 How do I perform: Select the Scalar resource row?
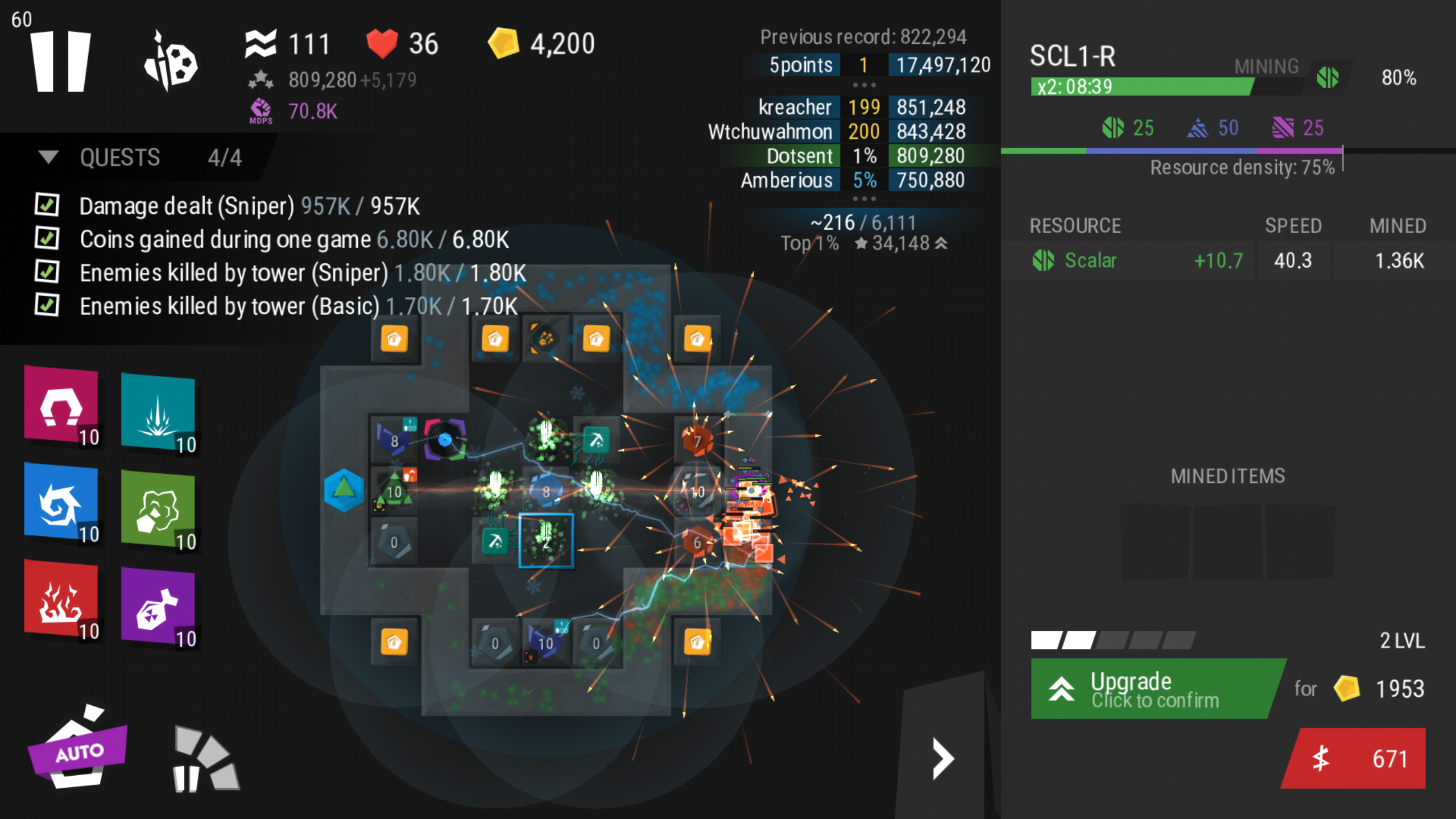click(1227, 260)
